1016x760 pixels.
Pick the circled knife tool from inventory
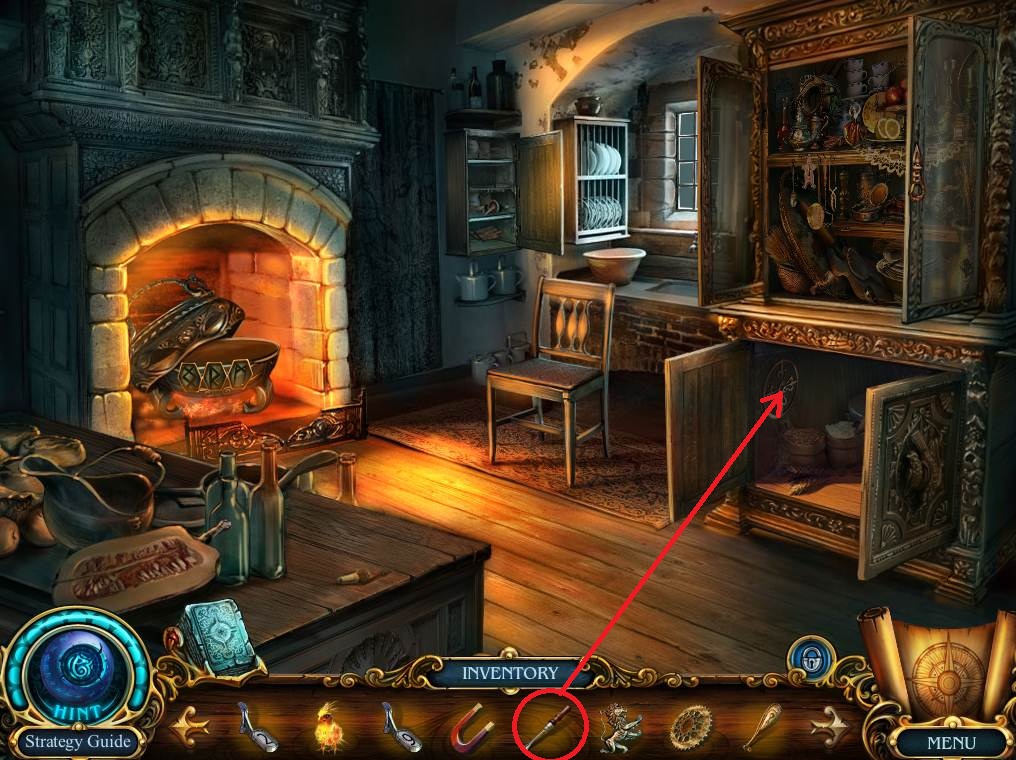coord(548,724)
